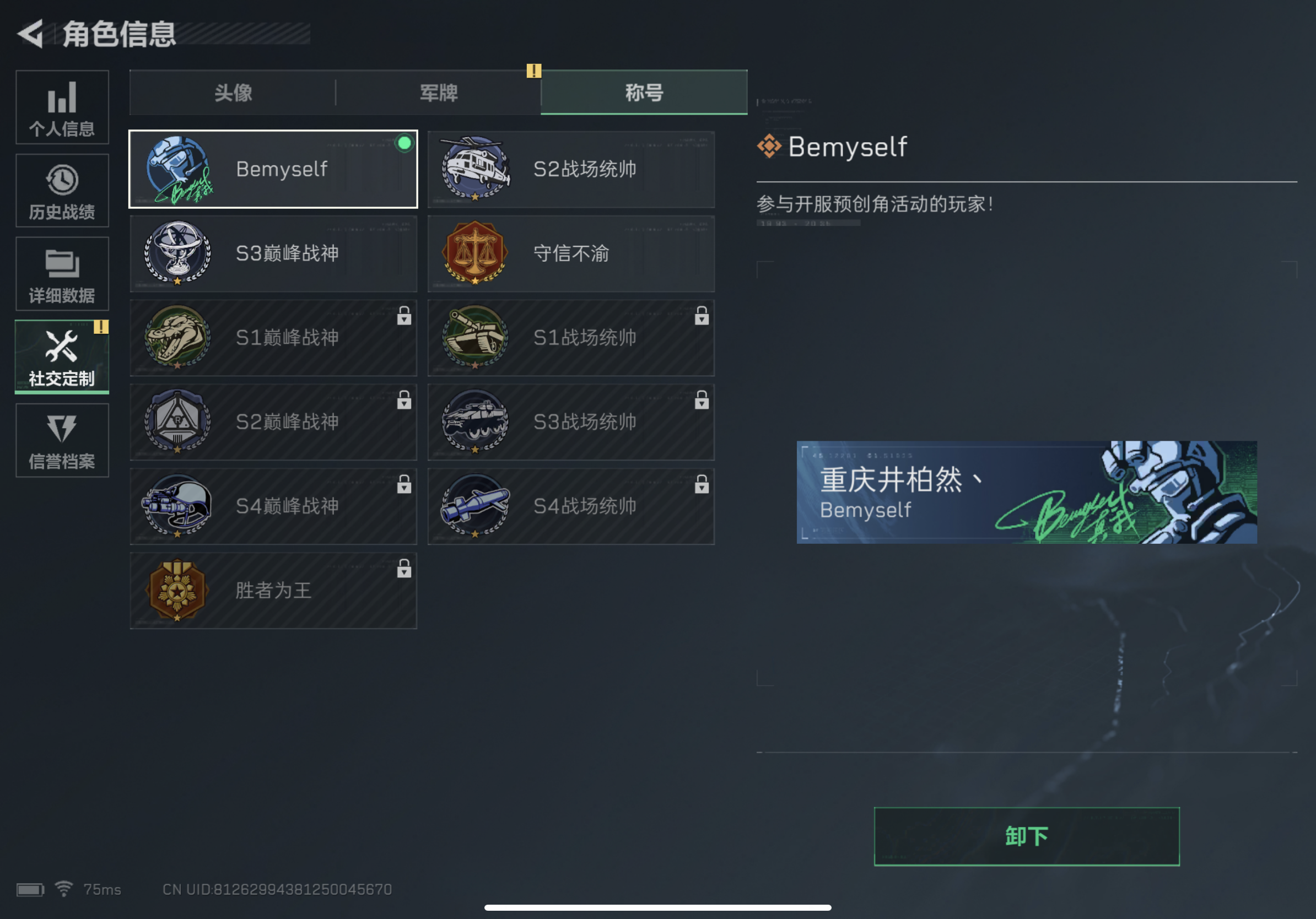Open the 详细数据 panel
Screen dimensions: 1316x919
(62, 275)
